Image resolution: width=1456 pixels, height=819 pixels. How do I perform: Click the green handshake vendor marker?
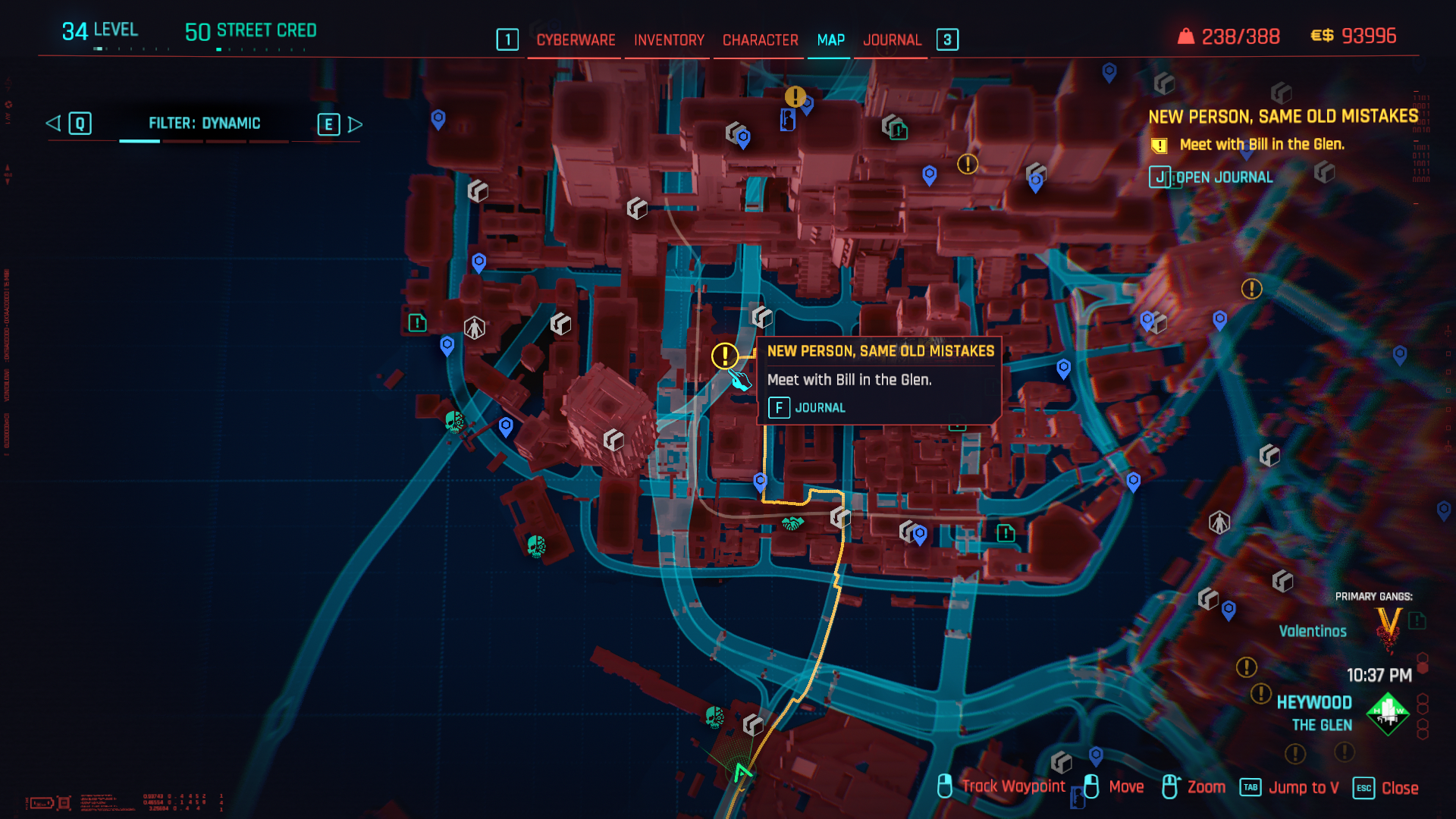click(x=792, y=523)
